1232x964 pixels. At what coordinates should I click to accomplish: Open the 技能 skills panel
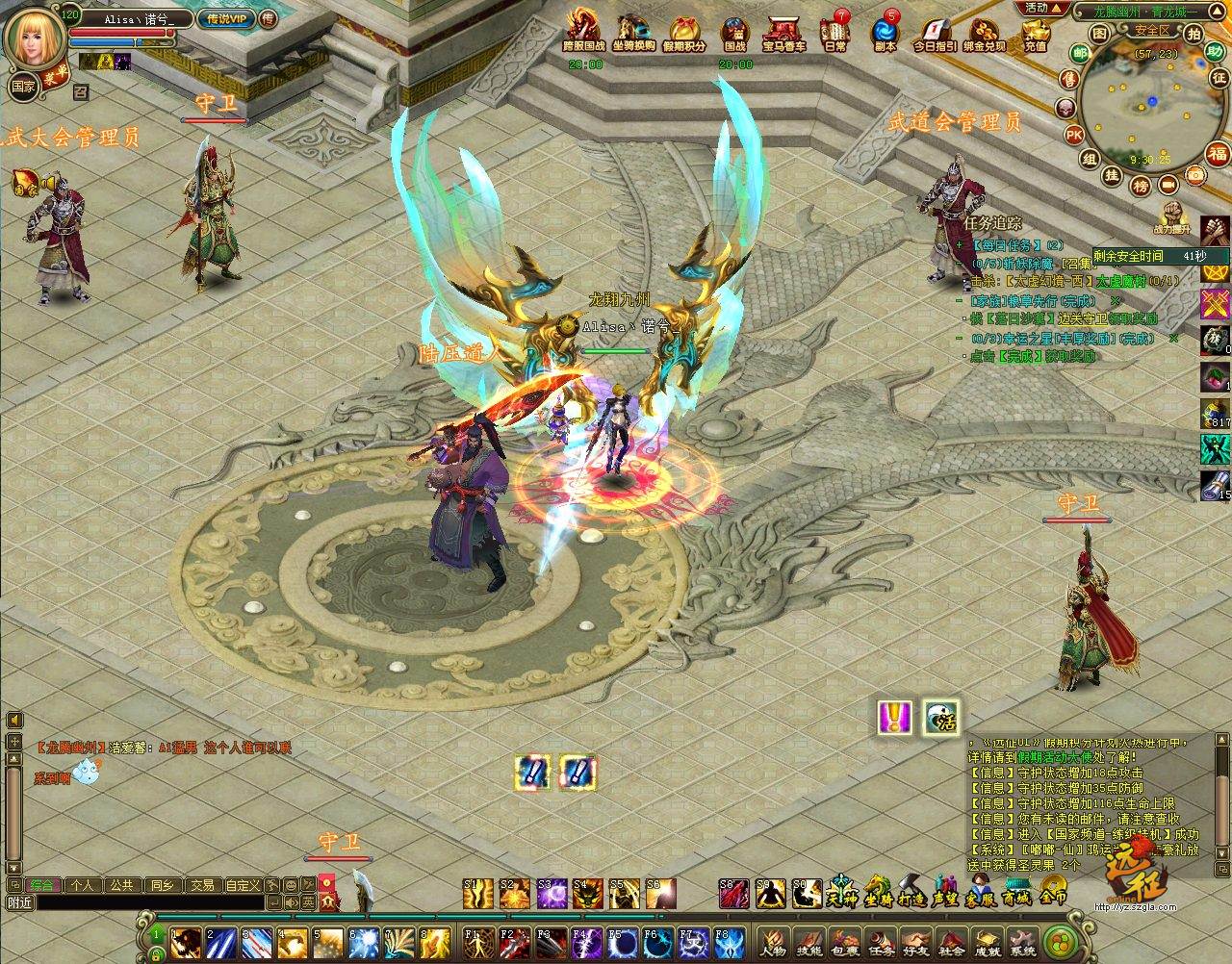pyautogui.click(x=808, y=940)
